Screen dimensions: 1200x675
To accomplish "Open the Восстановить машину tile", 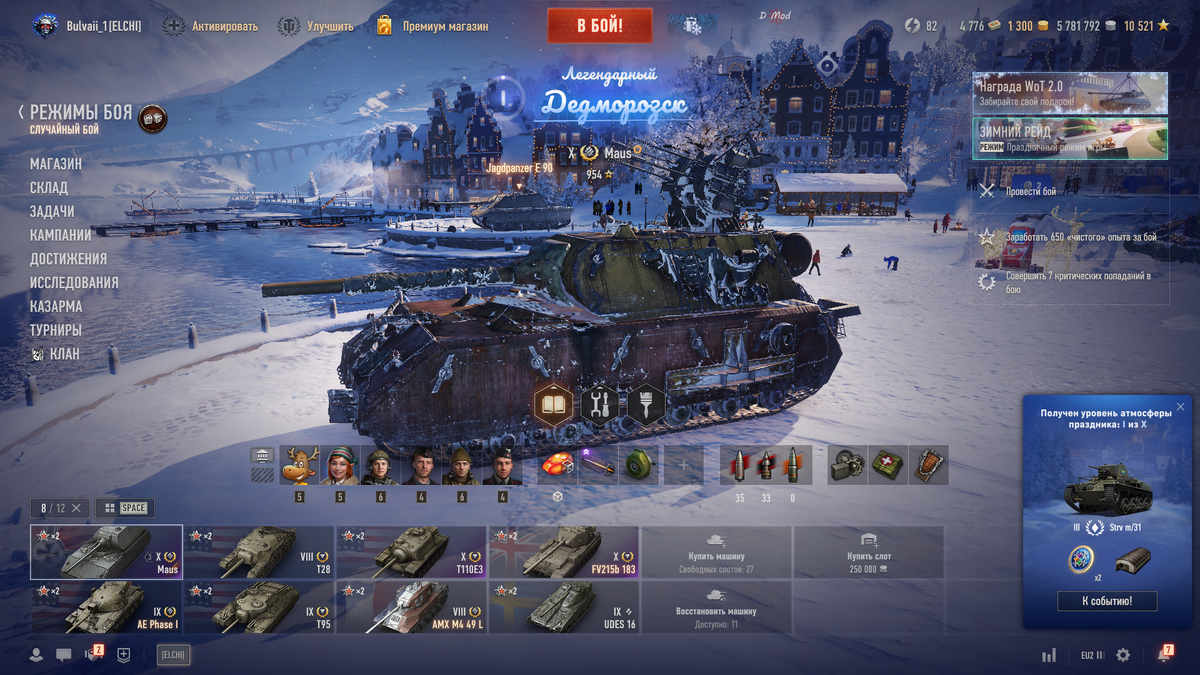I will point(715,607).
